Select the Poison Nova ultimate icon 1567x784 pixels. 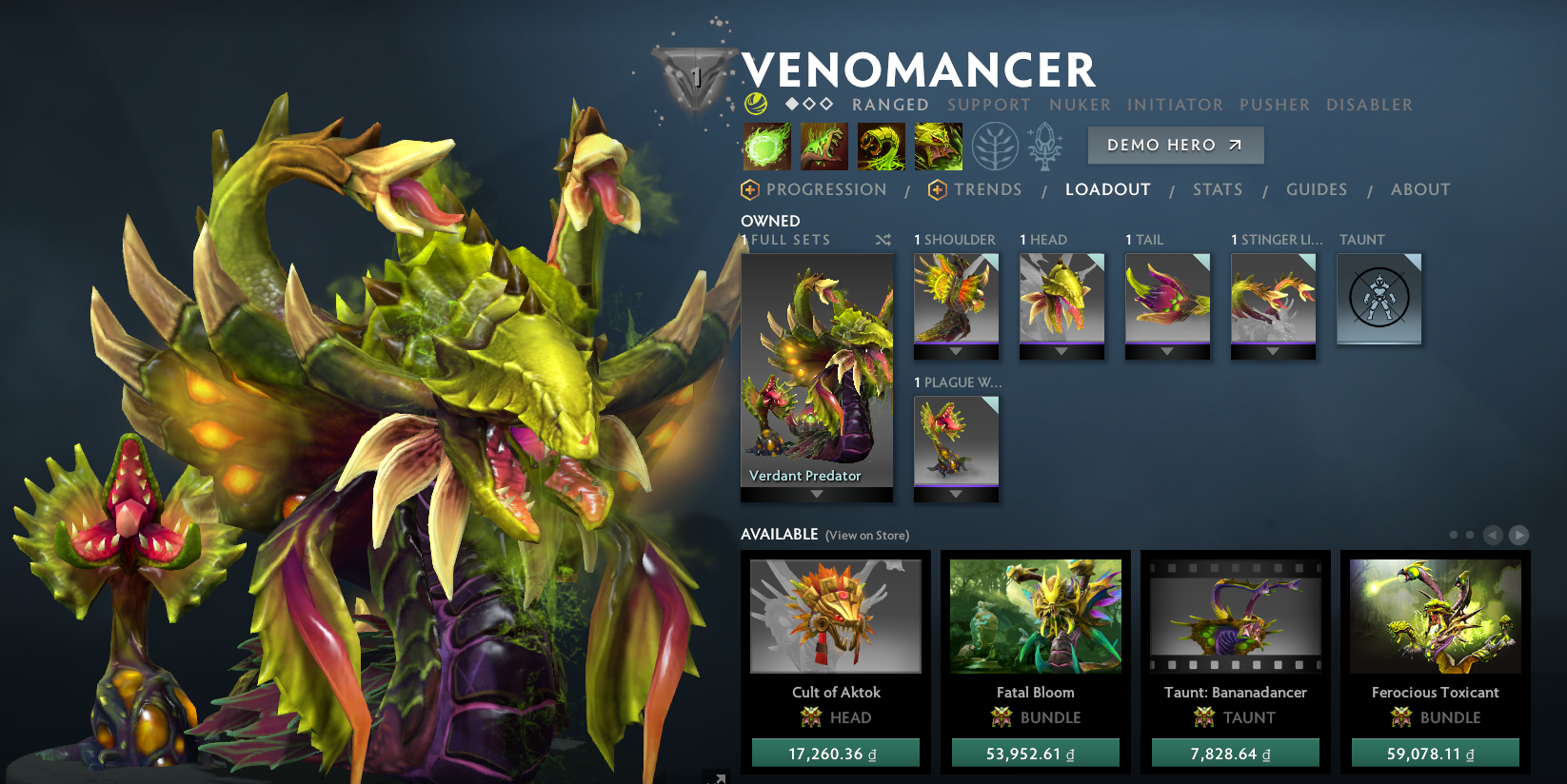click(x=939, y=146)
